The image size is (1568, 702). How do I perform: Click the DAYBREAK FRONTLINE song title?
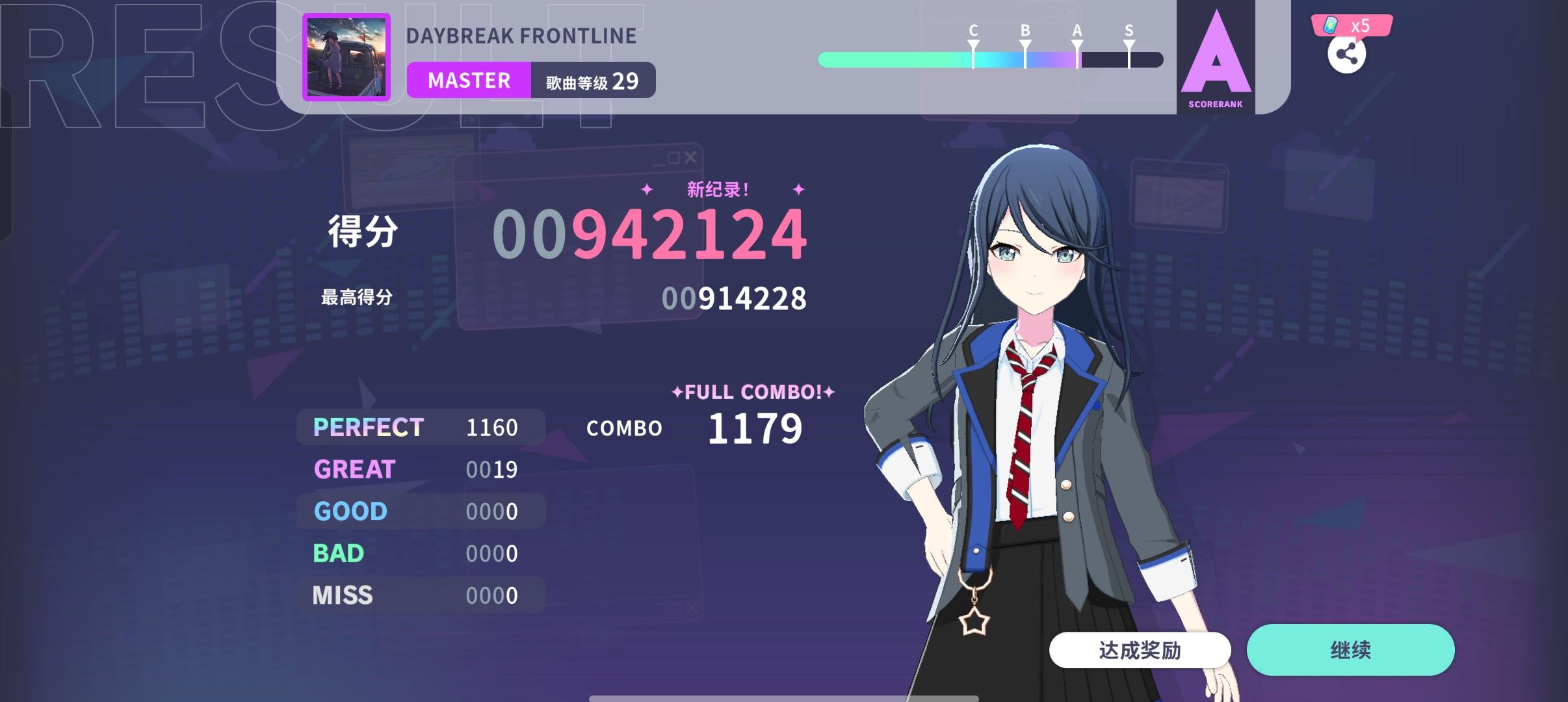coord(522,35)
